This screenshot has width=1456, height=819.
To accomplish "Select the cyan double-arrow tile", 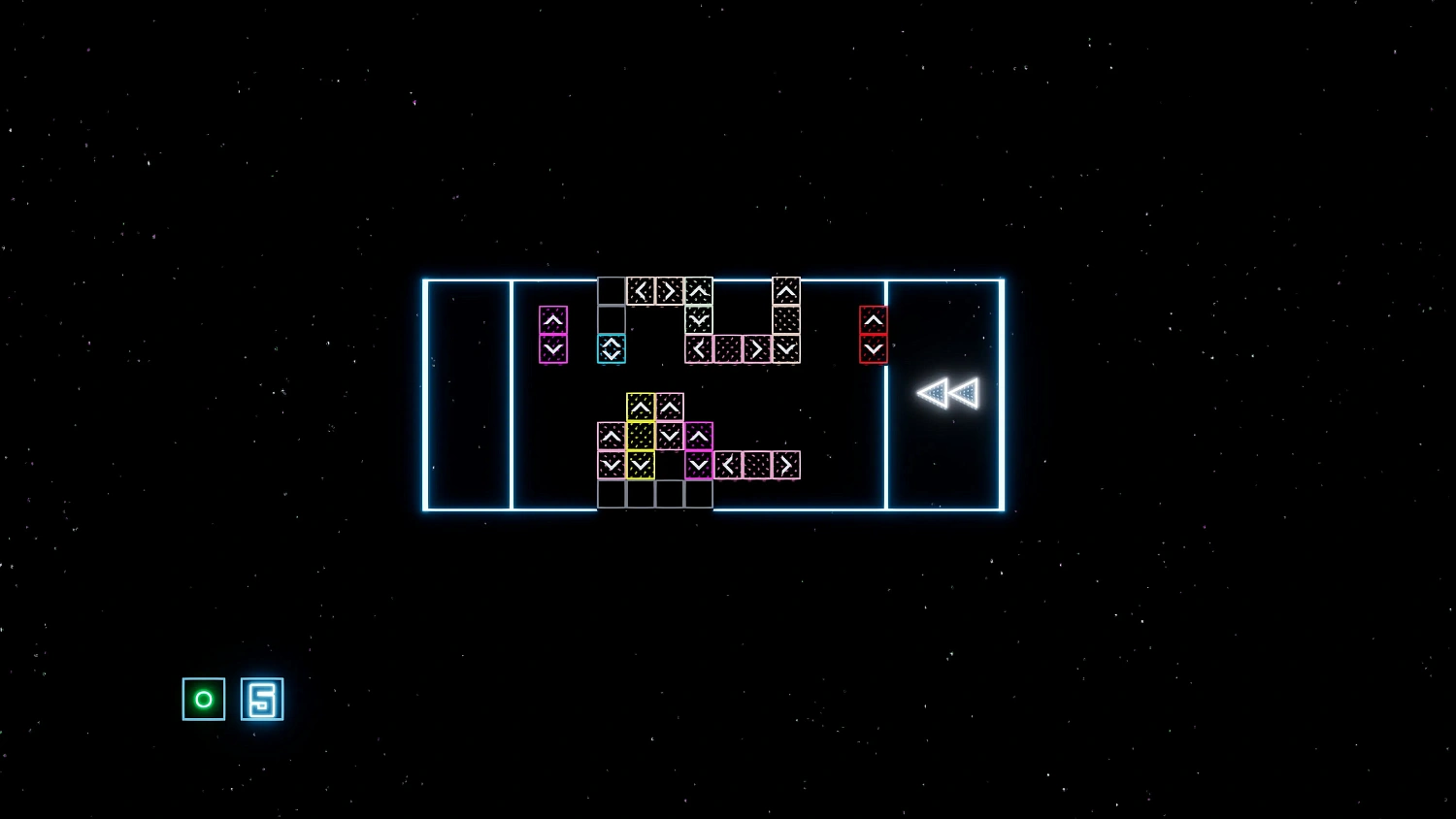I will pos(611,349).
